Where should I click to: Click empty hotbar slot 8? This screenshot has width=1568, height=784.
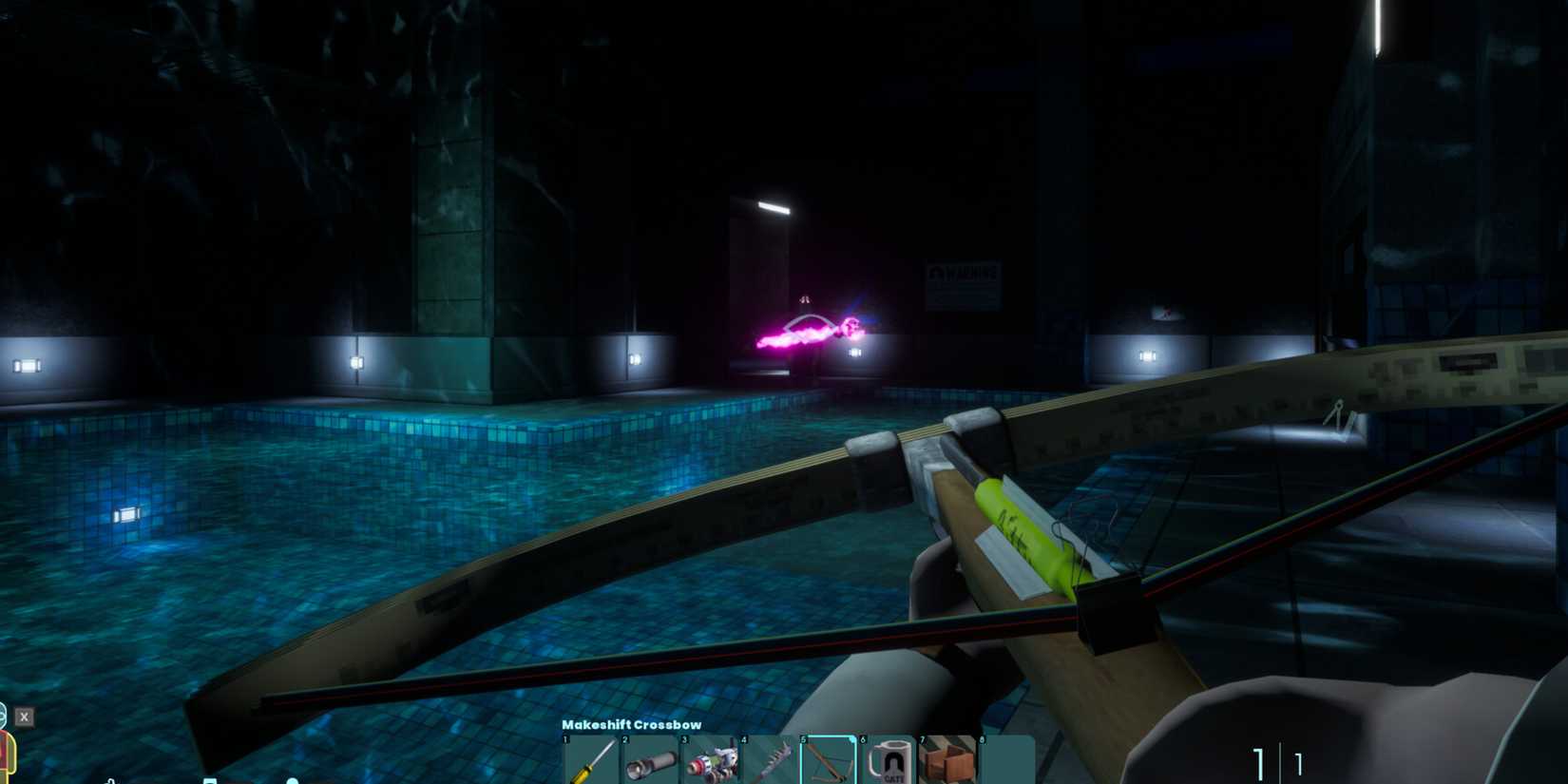coord(1005,760)
